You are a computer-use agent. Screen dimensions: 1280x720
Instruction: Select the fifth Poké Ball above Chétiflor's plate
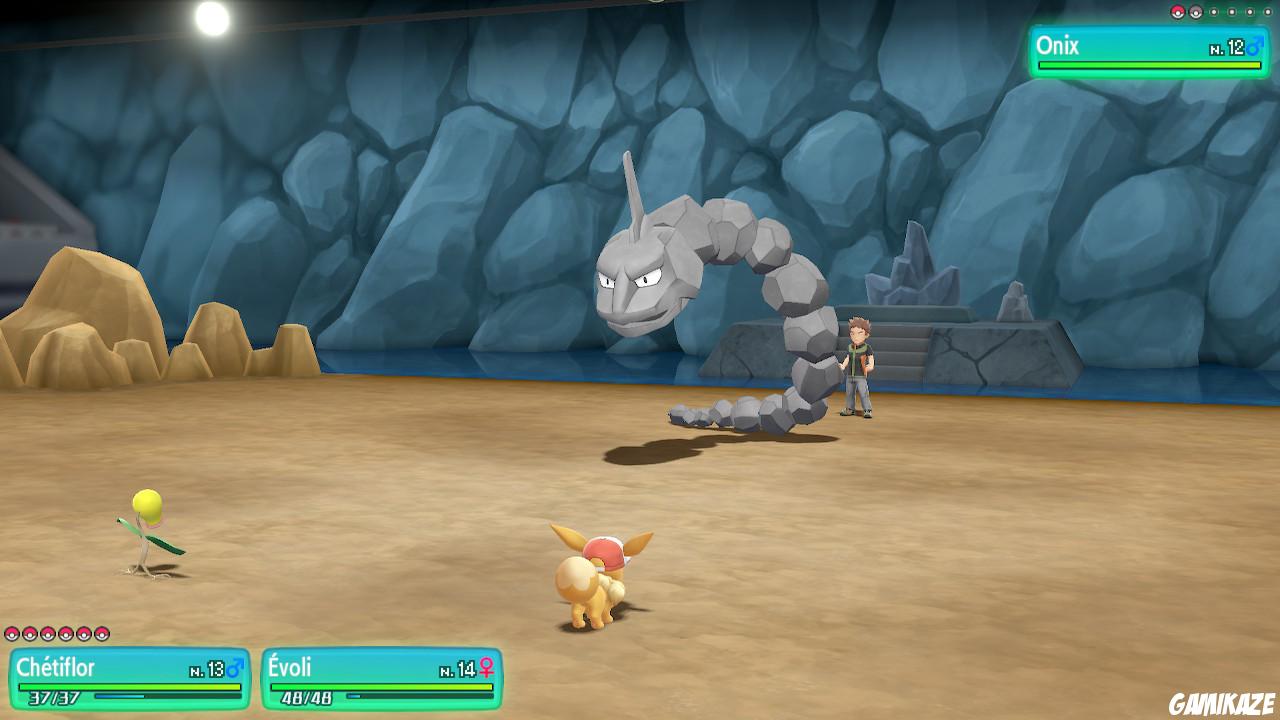[x=83, y=634]
